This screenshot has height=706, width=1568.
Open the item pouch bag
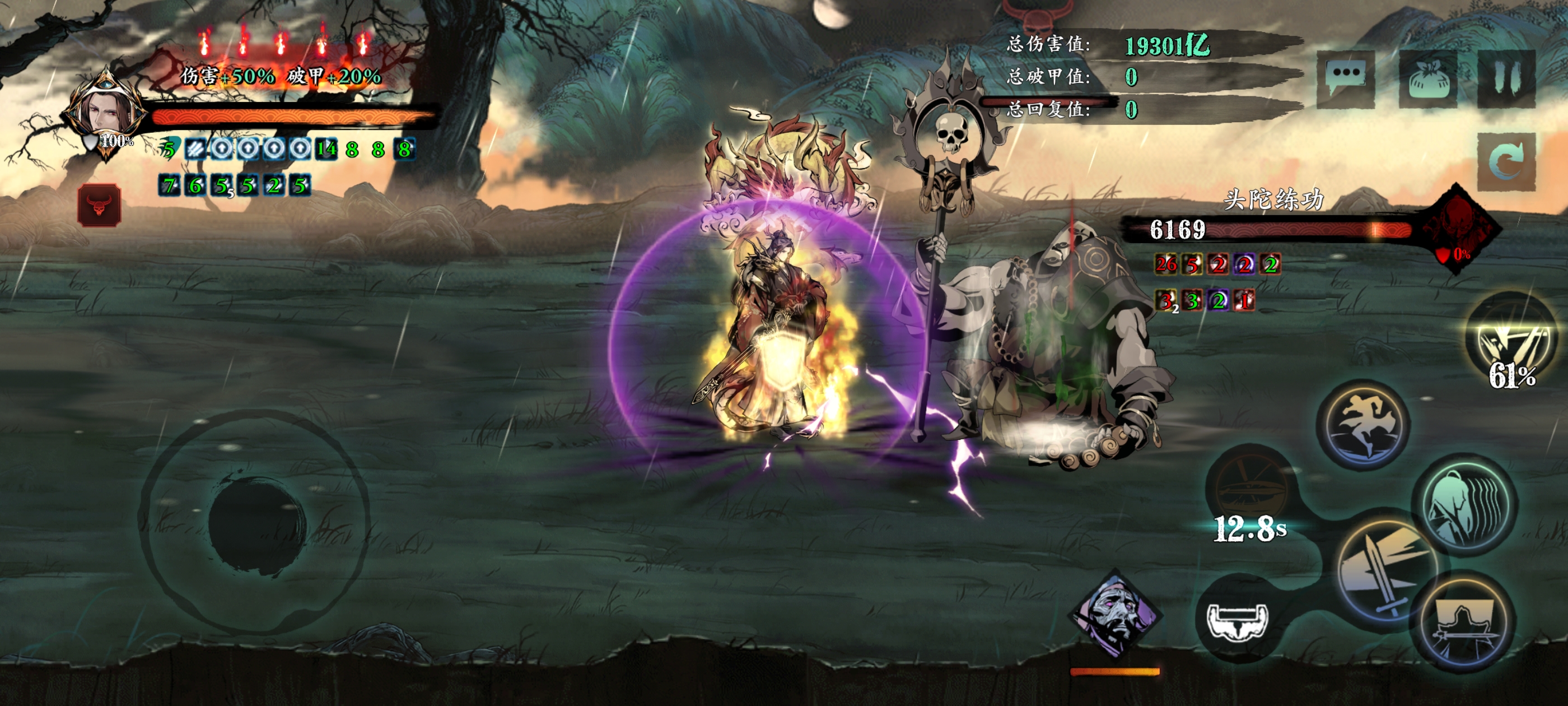point(1428,79)
